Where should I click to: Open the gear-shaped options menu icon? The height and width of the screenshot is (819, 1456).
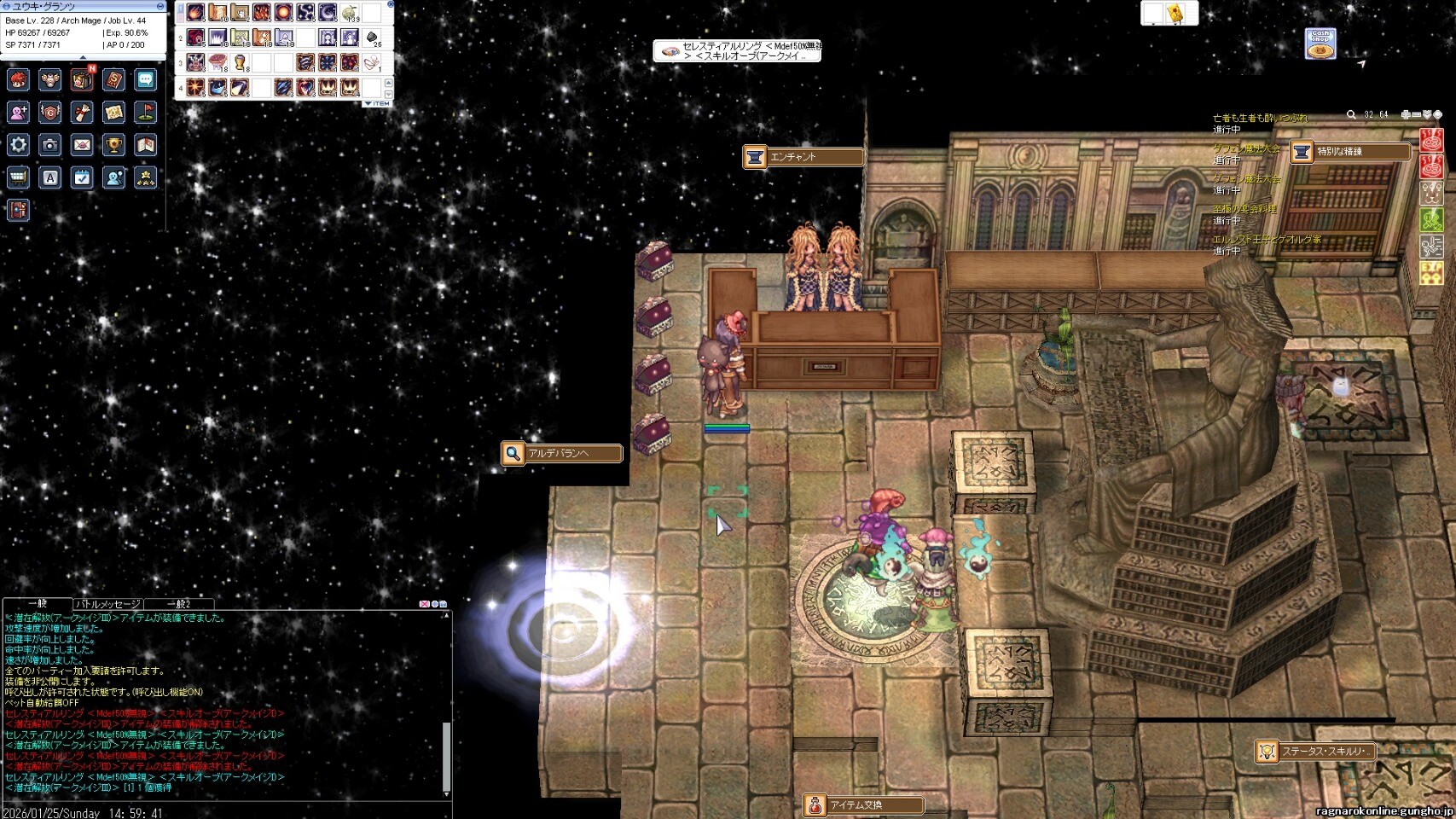coord(18,144)
